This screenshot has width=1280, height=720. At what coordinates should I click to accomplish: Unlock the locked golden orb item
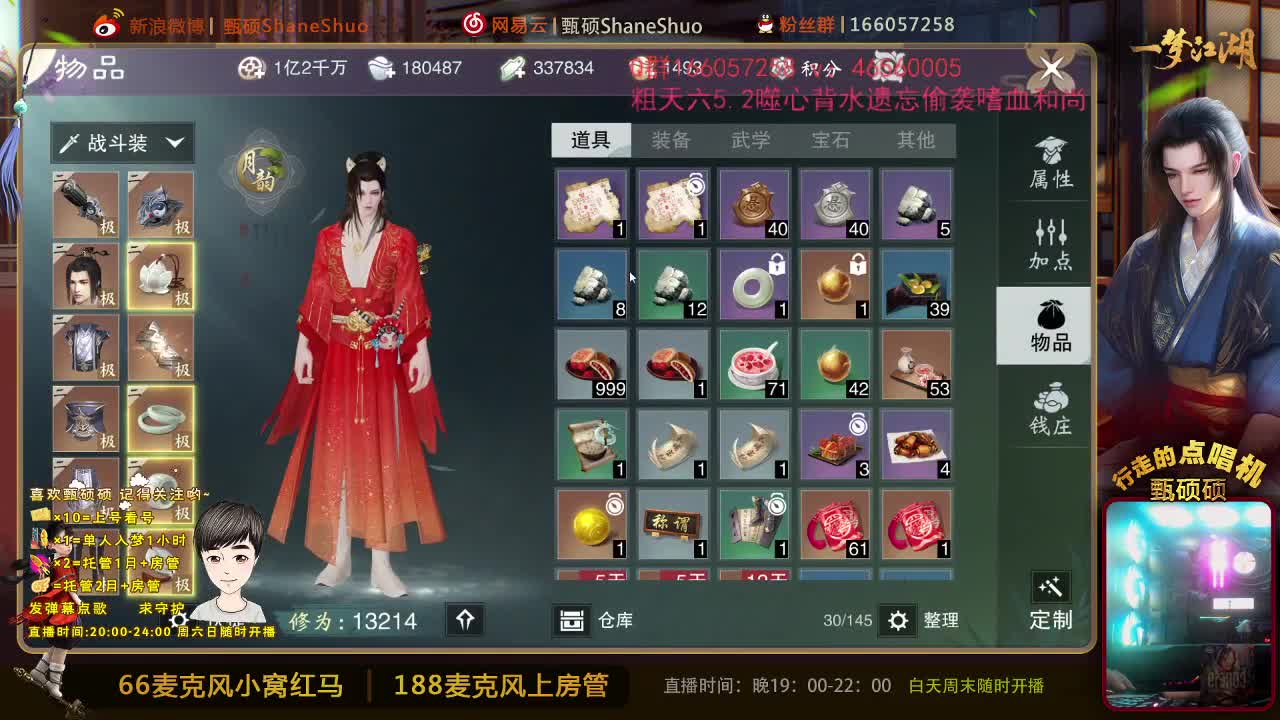point(835,283)
